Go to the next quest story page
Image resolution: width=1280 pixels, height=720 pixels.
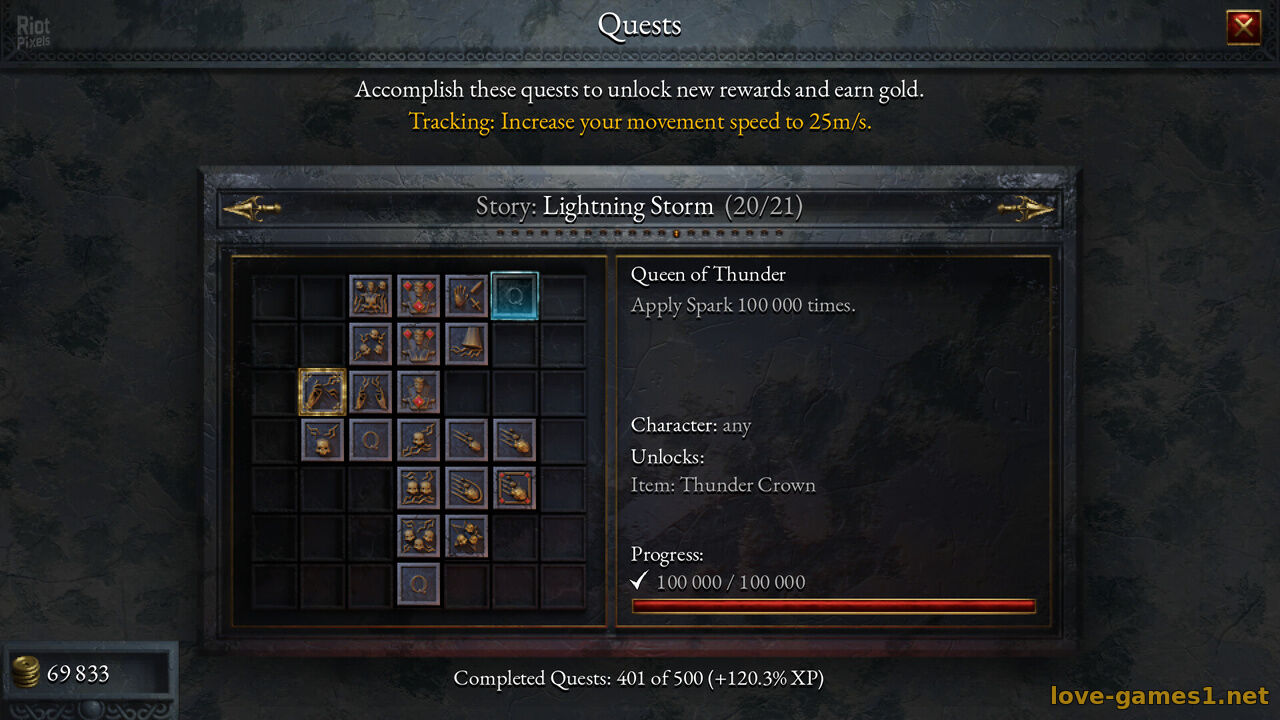[1025, 208]
